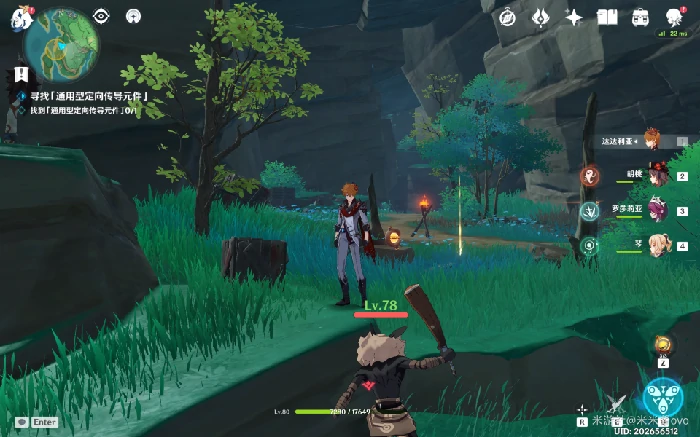Open the co-op mode icon

tap(133, 16)
